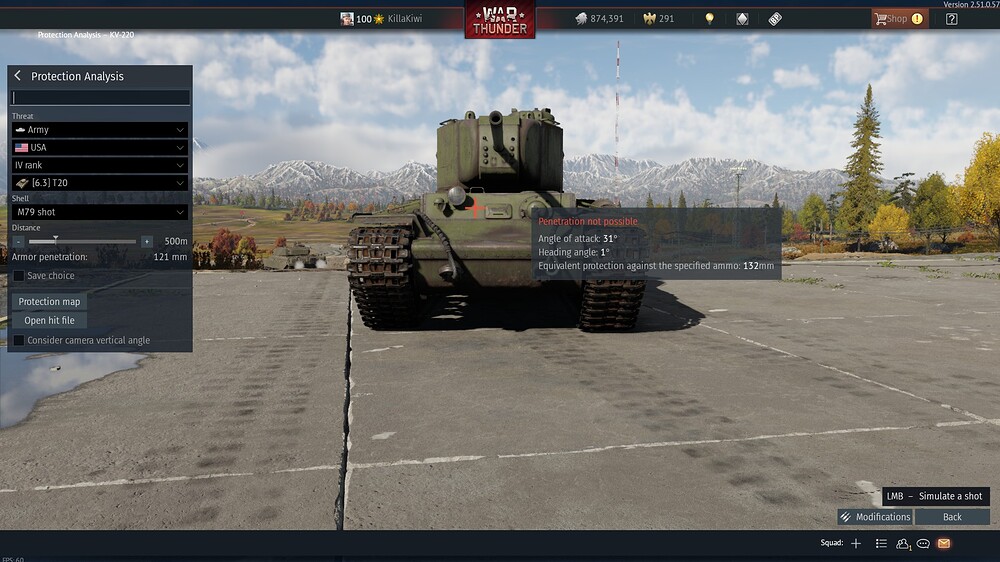Tick the Save choice checkbox
This screenshot has height=562, width=1000.
pyautogui.click(x=19, y=276)
